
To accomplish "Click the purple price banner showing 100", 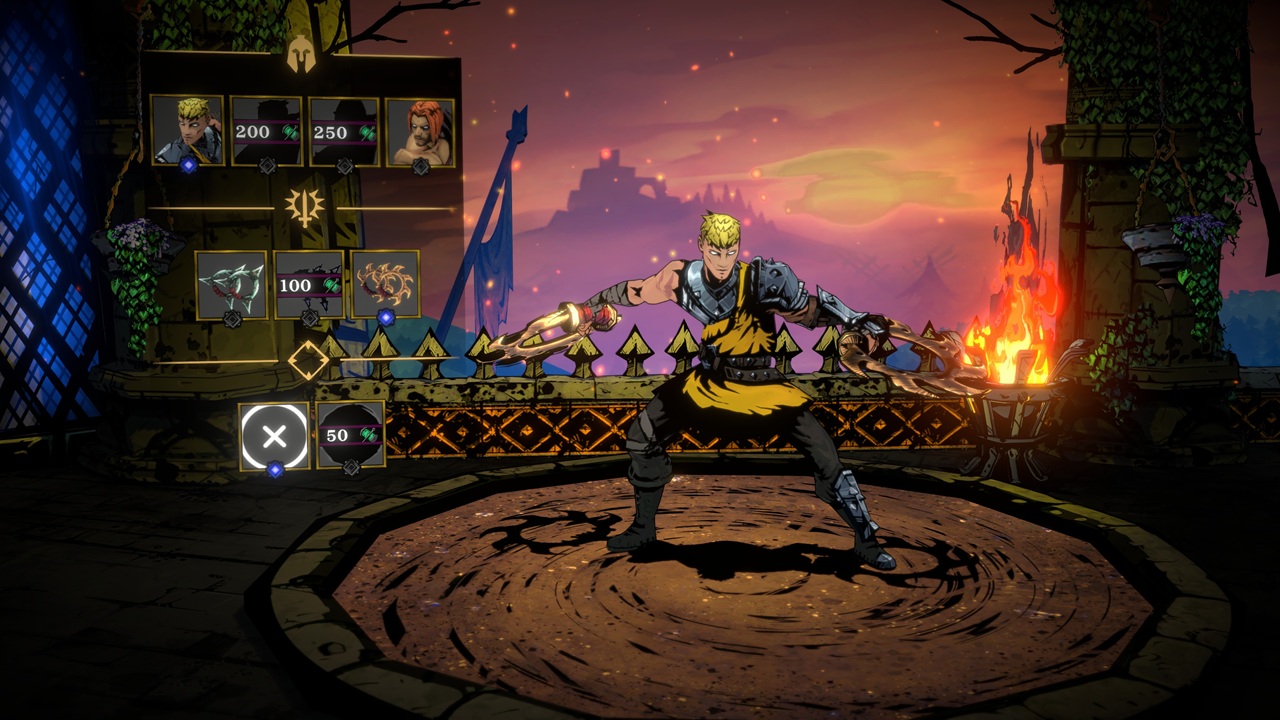I will (308, 283).
